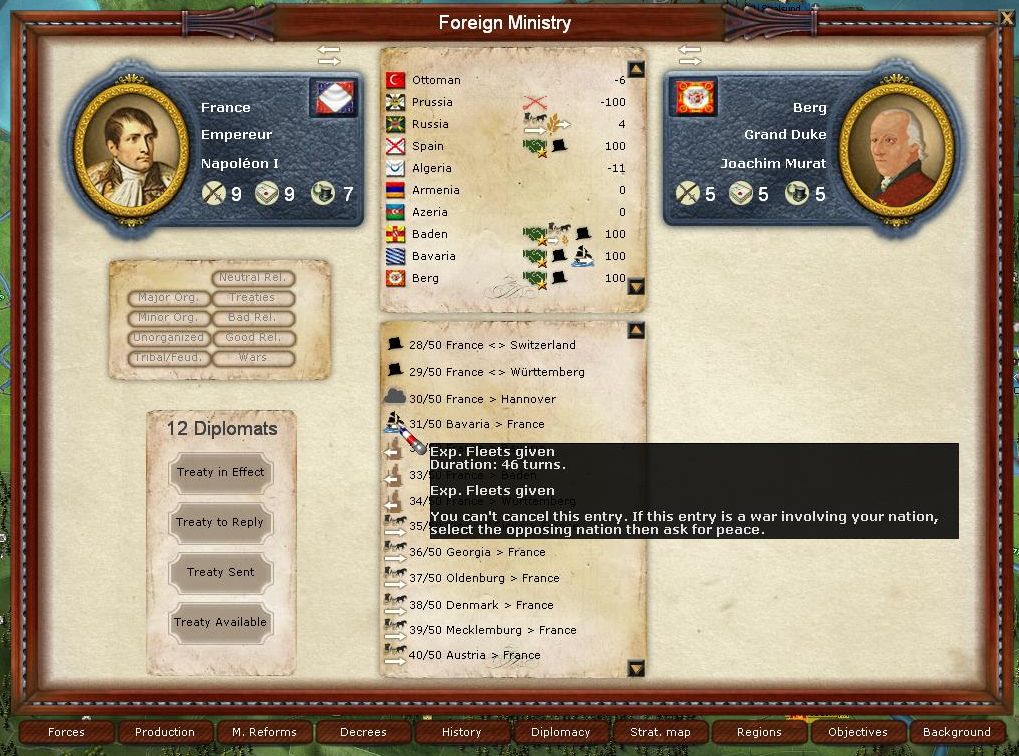Image resolution: width=1019 pixels, height=756 pixels.
Task: Open Treaty Available options
Action: [220, 623]
